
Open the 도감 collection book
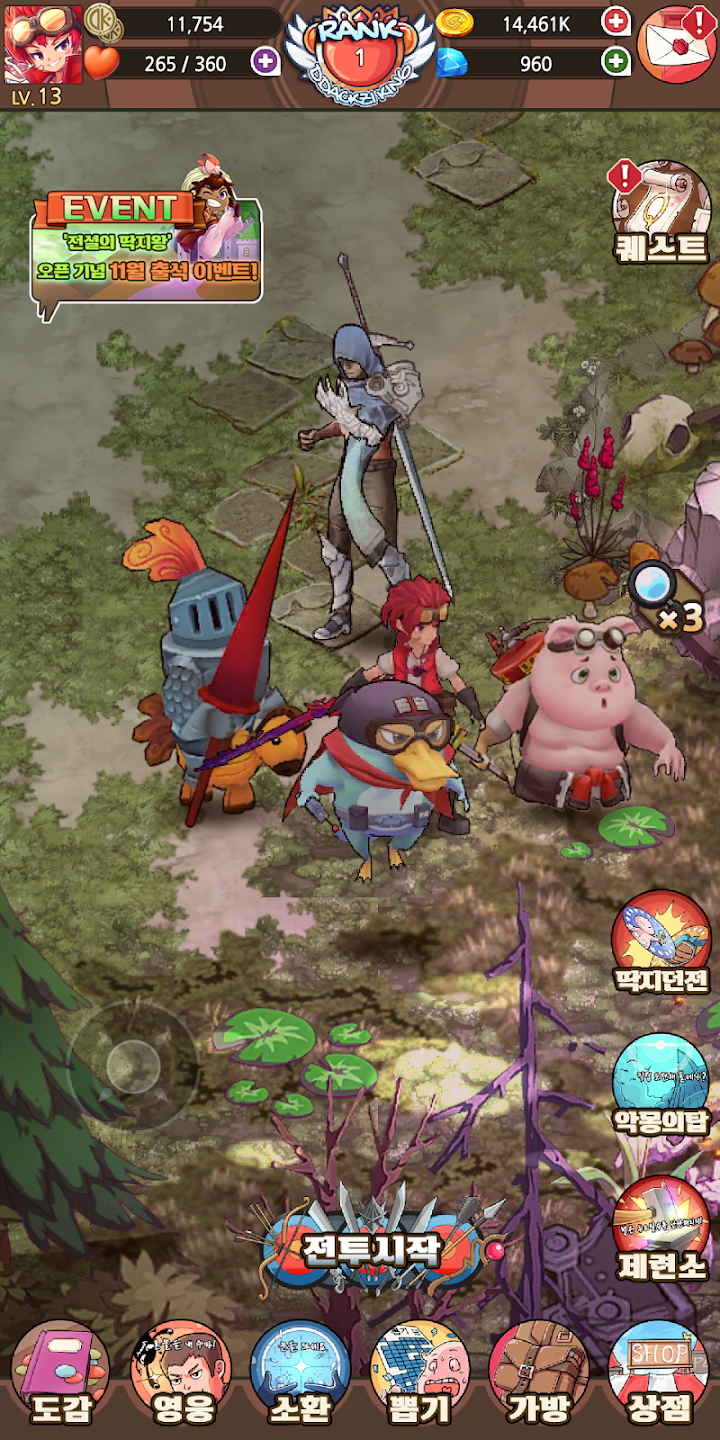tap(60, 1373)
